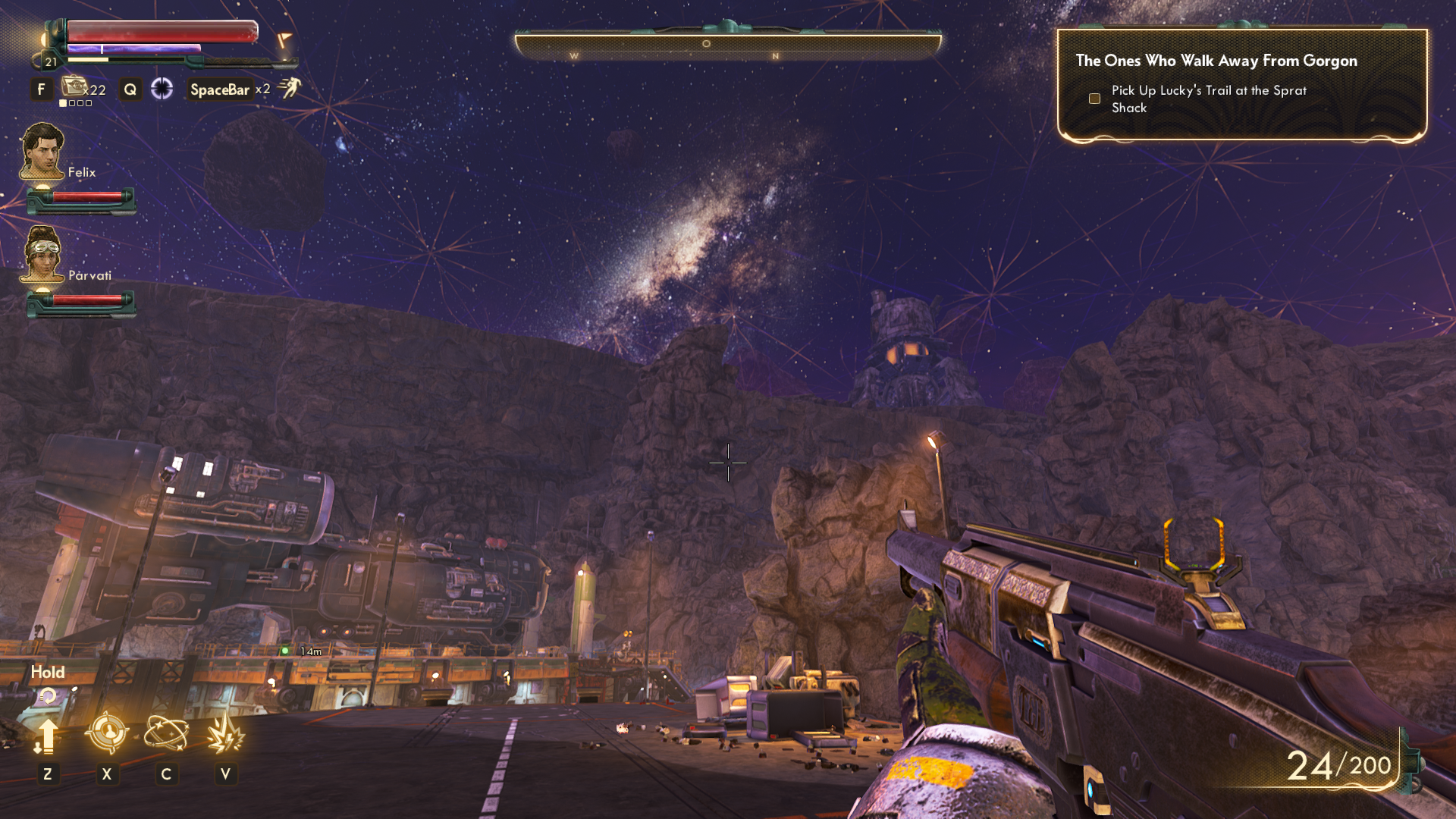Click the running figure dodge icon
The width and height of the screenshot is (1456, 819).
pos(289,88)
